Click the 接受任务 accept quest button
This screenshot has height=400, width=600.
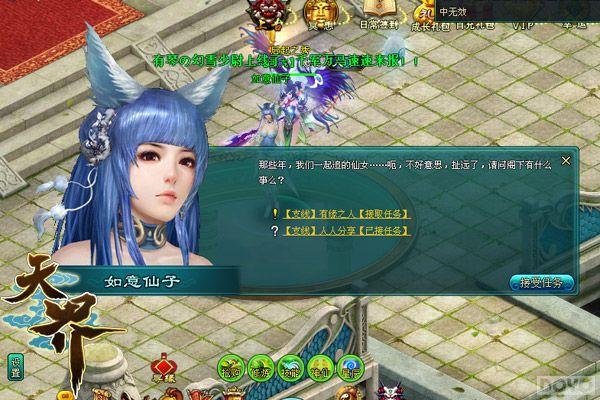(541, 282)
